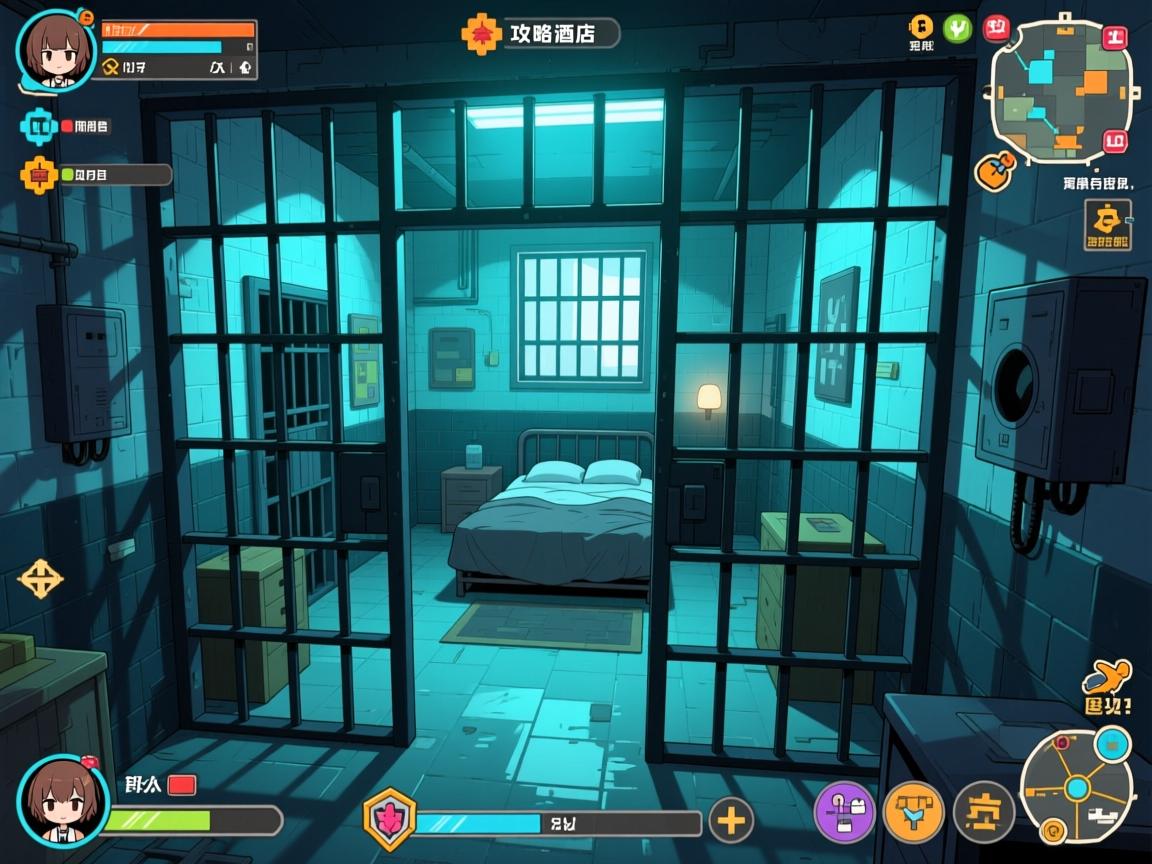
Task: Open the minimap
Action: pos(1061,90)
